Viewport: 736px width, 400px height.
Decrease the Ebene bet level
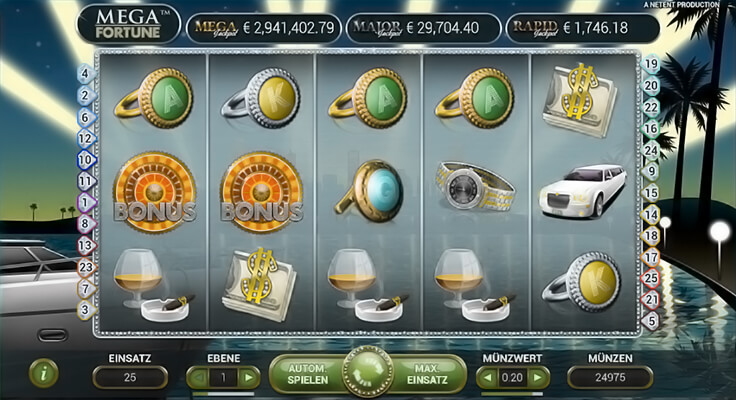(199, 377)
